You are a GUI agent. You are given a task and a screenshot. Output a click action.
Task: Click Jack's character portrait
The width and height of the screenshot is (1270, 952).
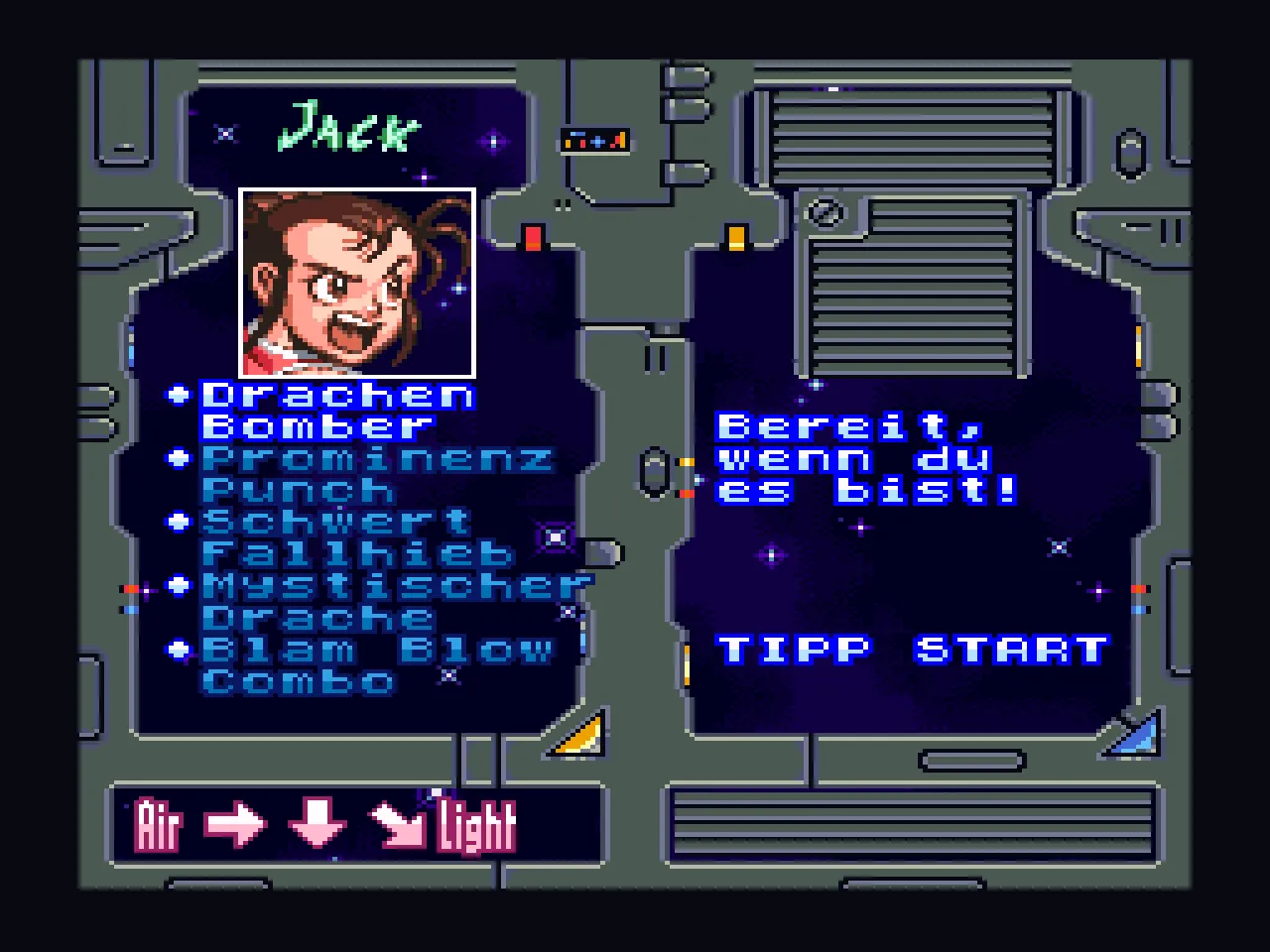[357, 283]
